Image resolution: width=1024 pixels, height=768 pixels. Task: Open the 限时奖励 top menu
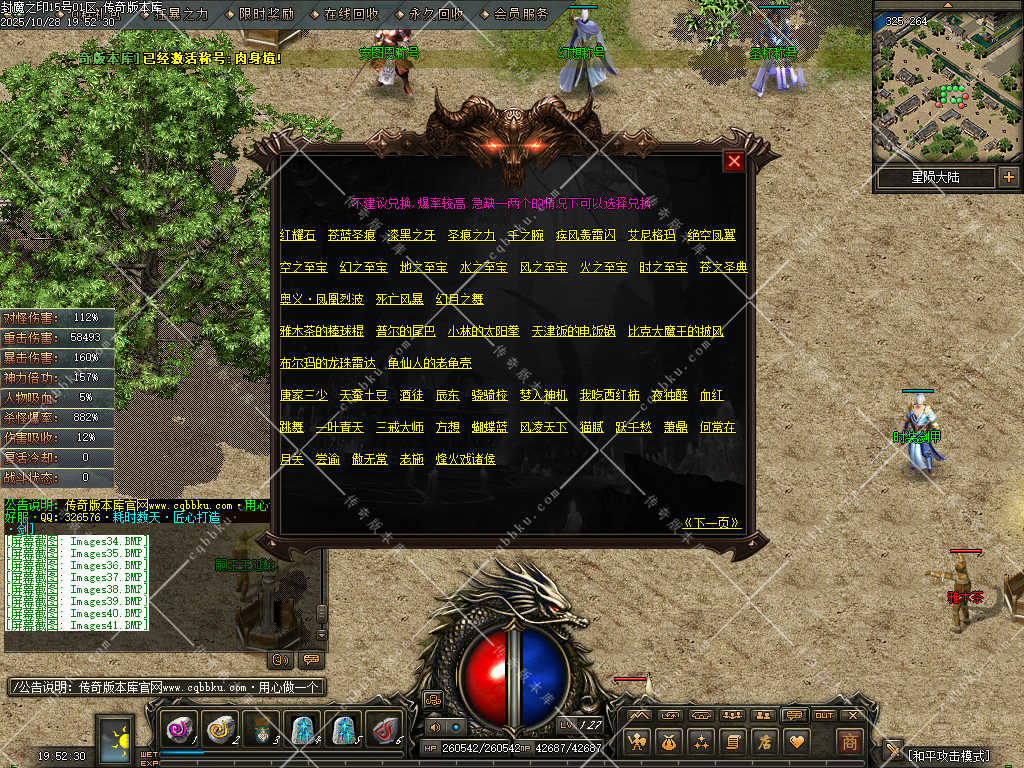[x=266, y=14]
